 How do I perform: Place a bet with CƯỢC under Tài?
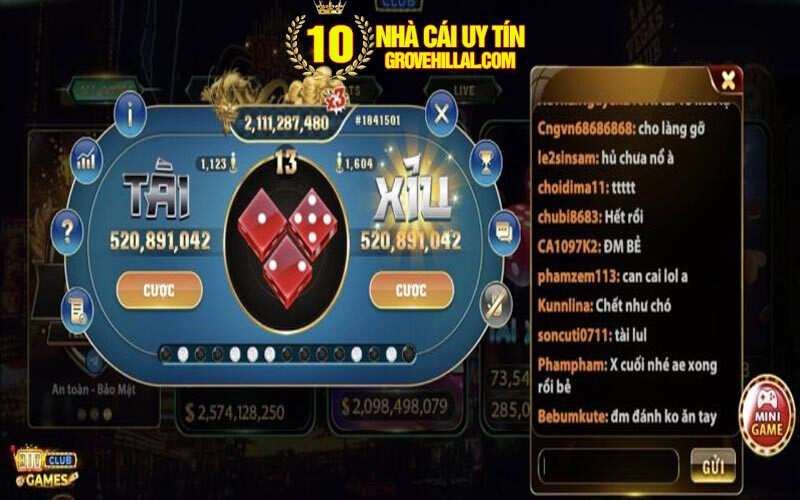pos(159,290)
